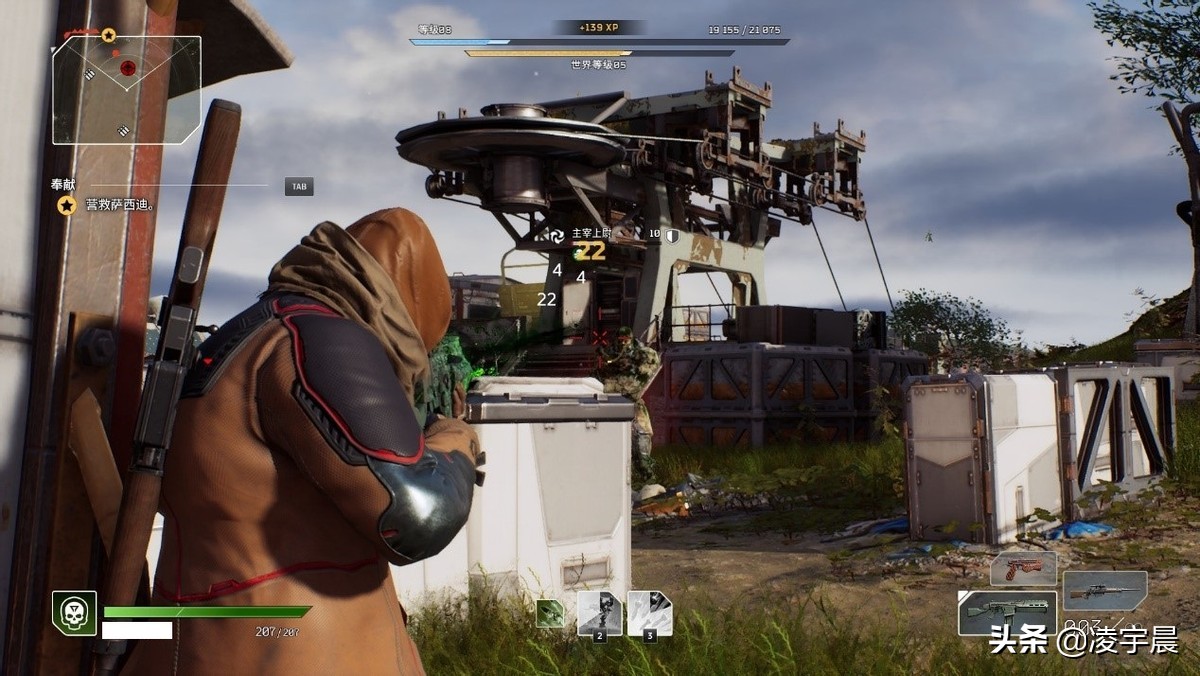Switch to the red pistol sidearm

pyautogui.click(x=1022, y=568)
